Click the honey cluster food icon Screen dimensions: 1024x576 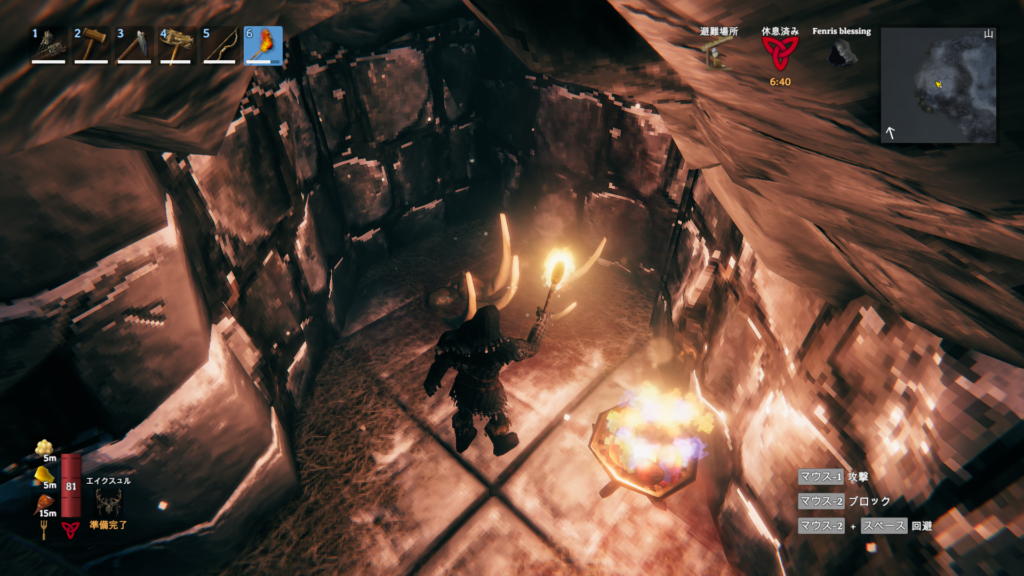pyautogui.click(x=43, y=447)
